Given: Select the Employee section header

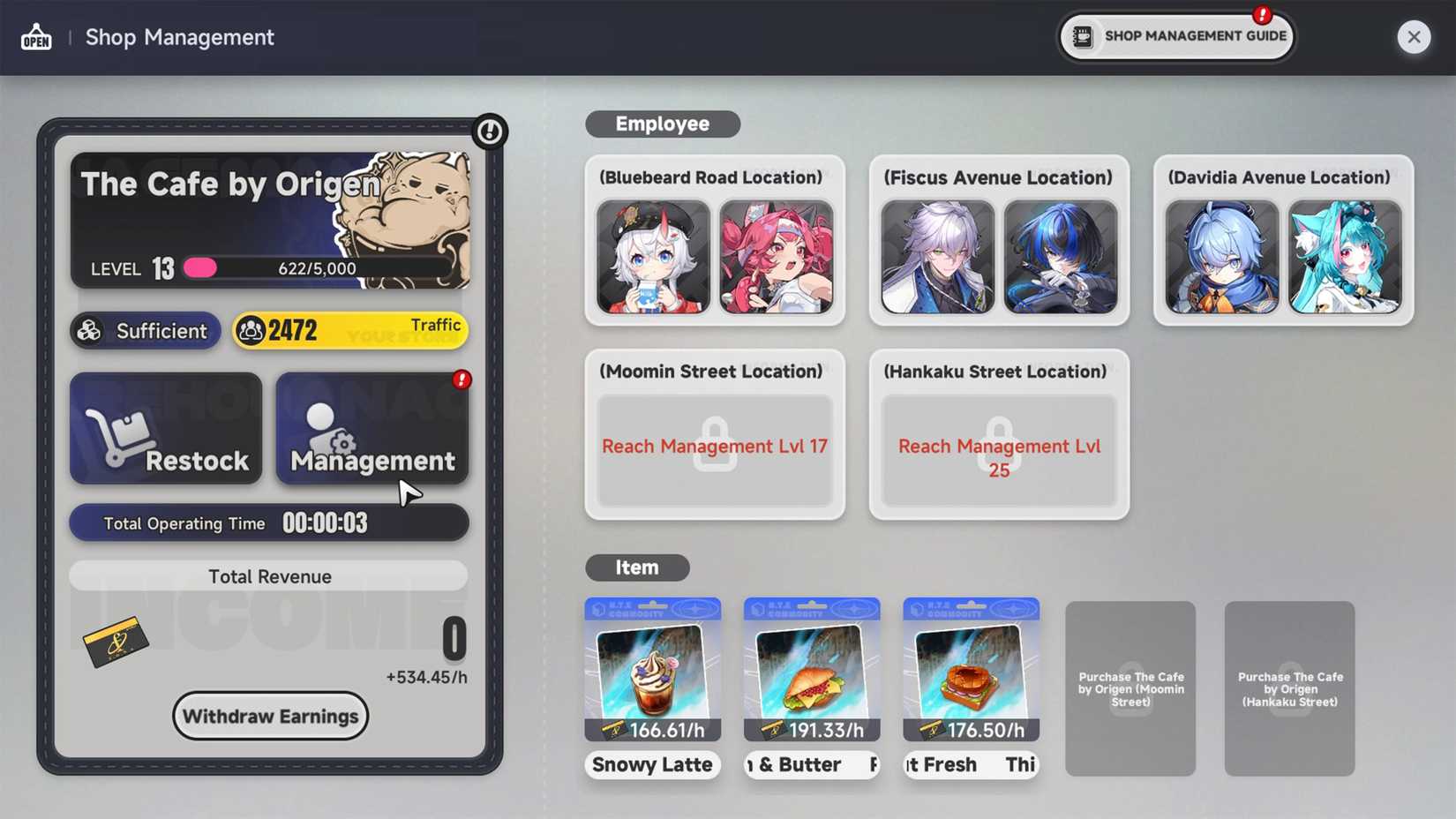Looking at the screenshot, I should [x=662, y=124].
